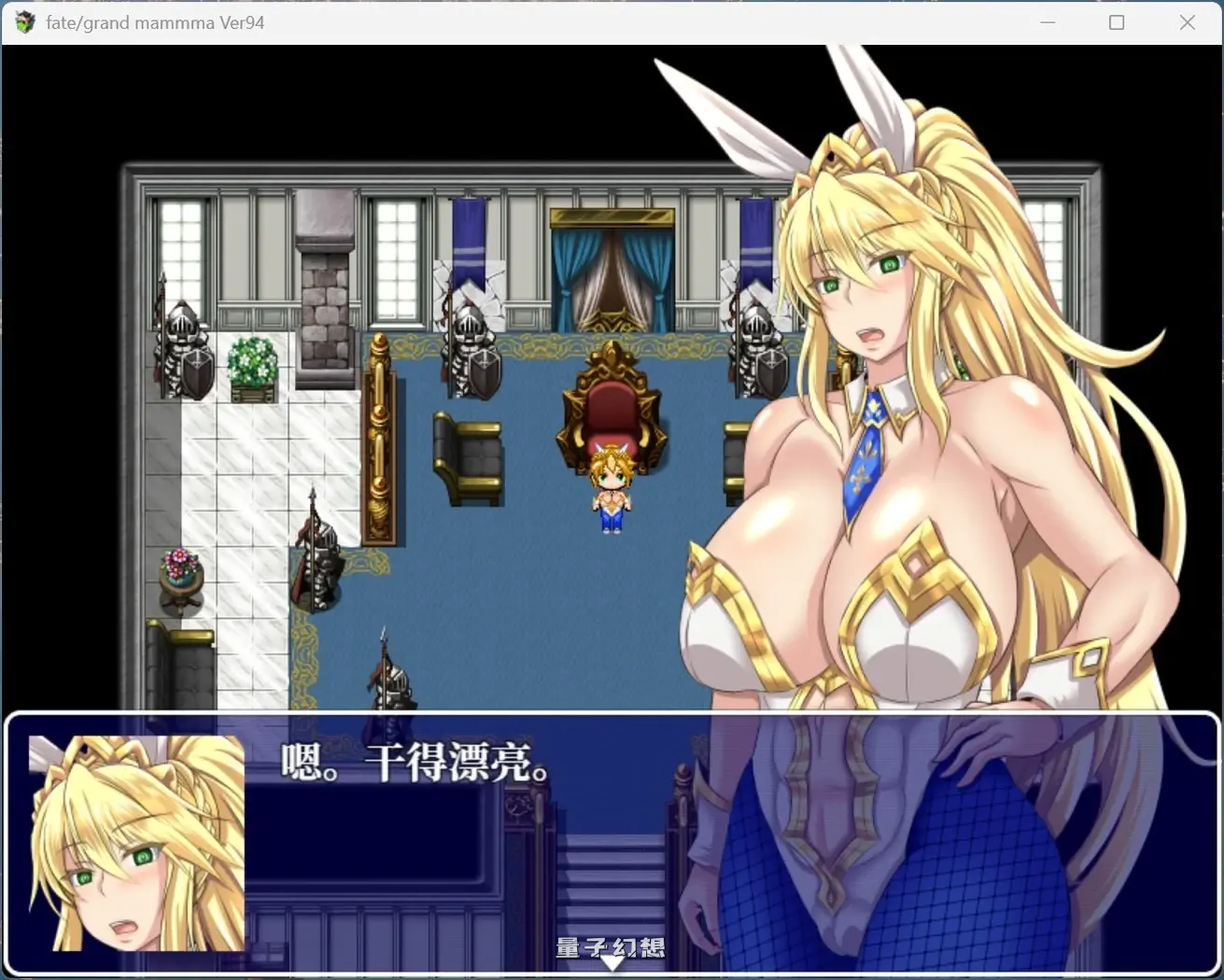Click the 量子幻想 watermark text
The height and width of the screenshot is (980, 1224).
(611, 946)
